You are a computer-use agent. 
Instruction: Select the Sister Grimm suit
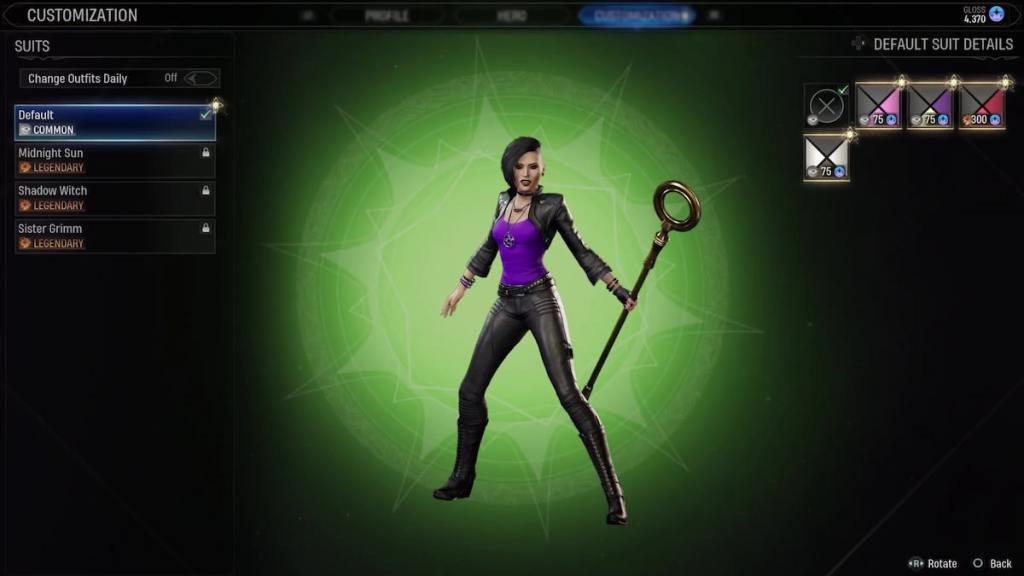pos(114,236)
